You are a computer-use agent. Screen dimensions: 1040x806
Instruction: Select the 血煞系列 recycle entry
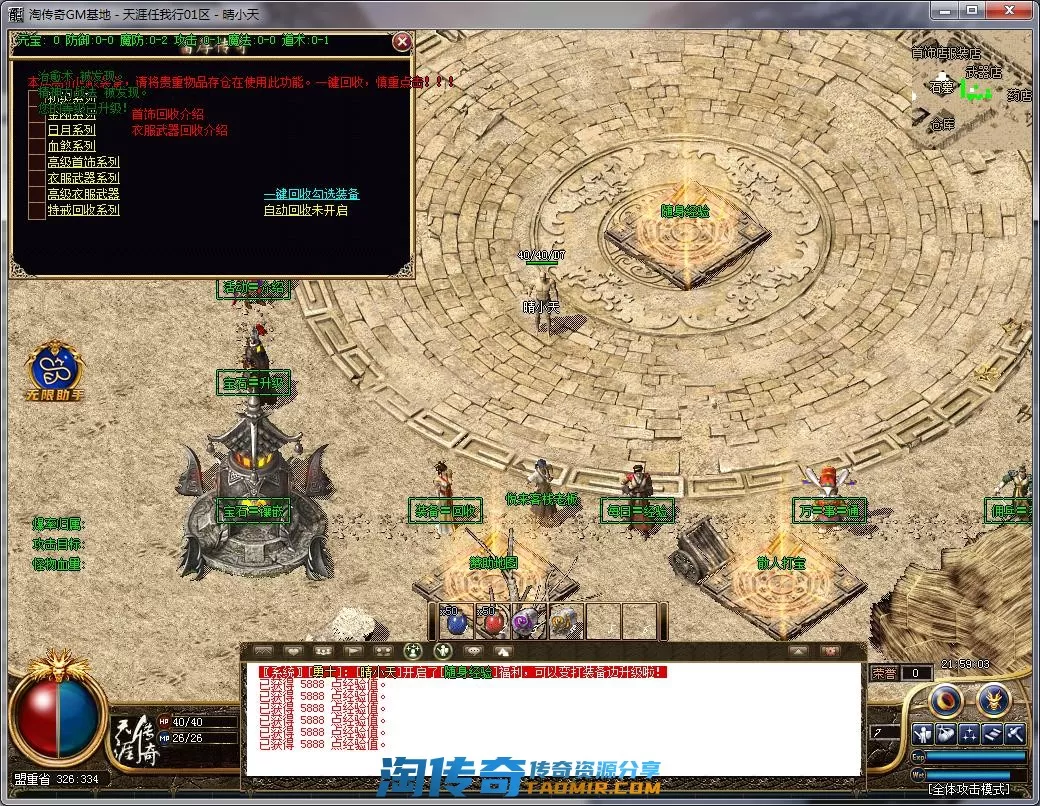click(71, 146)
